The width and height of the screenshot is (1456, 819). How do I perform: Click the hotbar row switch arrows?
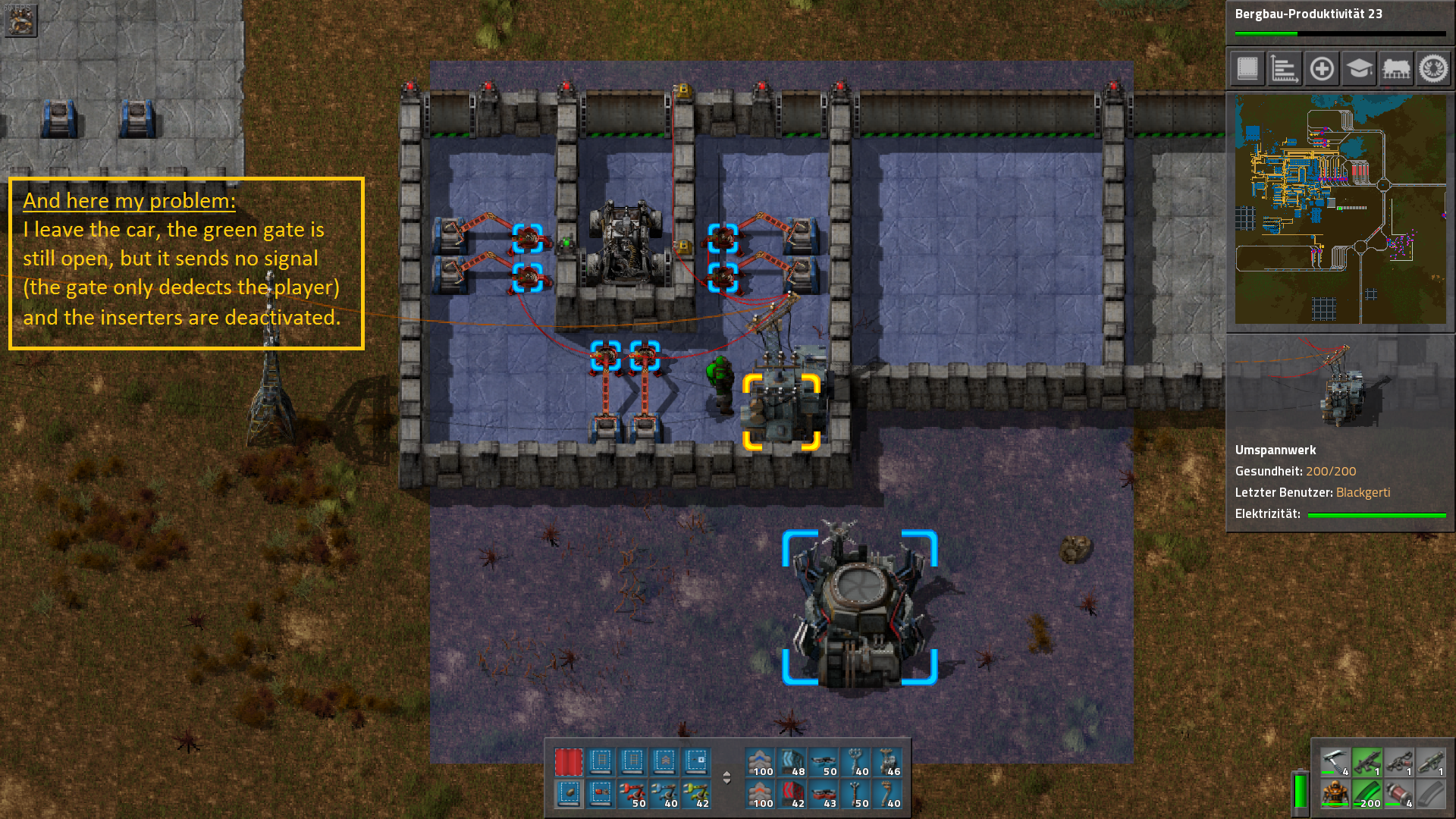point(726,778)
